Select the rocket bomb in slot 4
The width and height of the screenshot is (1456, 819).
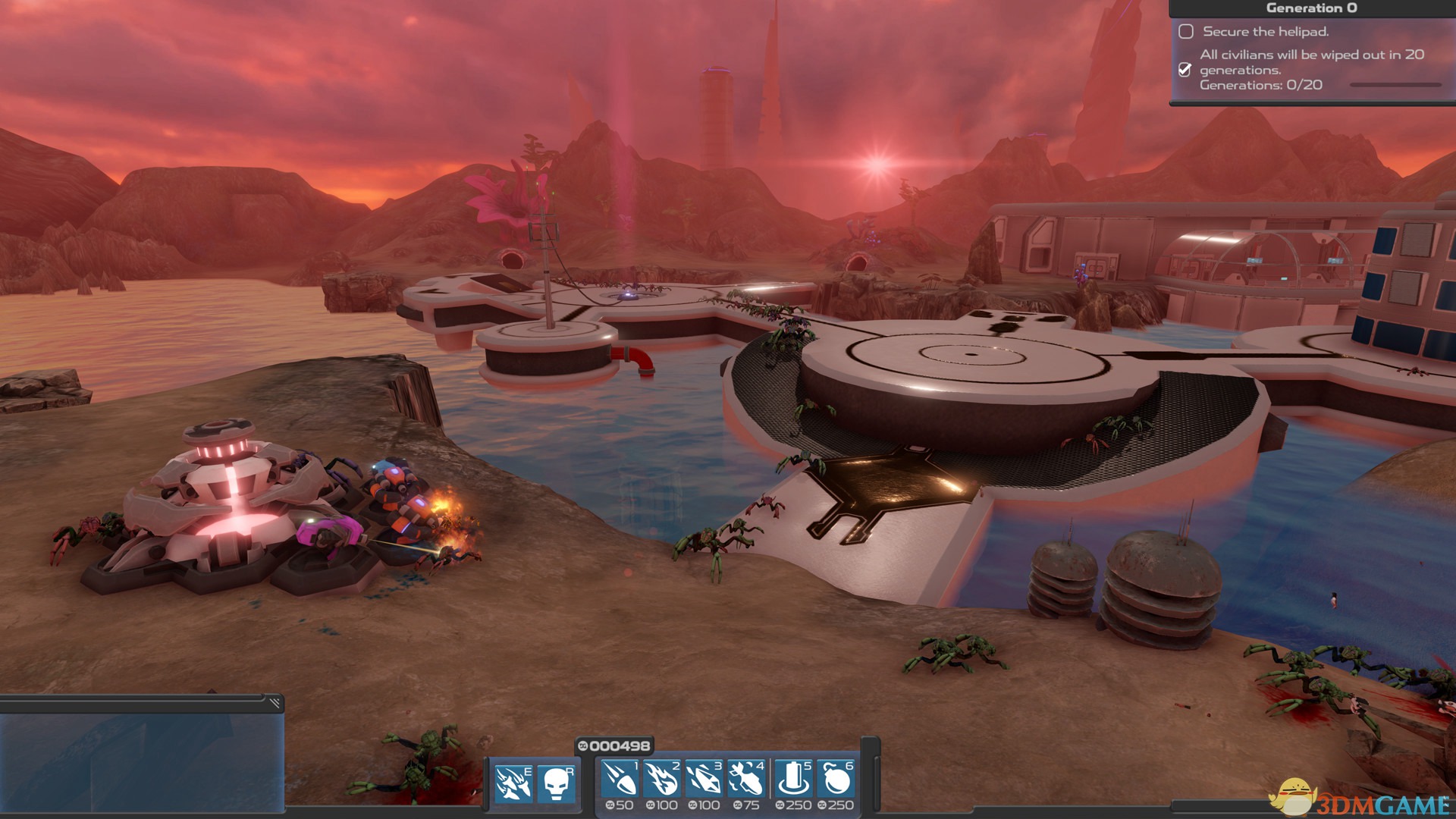[745, 780]
